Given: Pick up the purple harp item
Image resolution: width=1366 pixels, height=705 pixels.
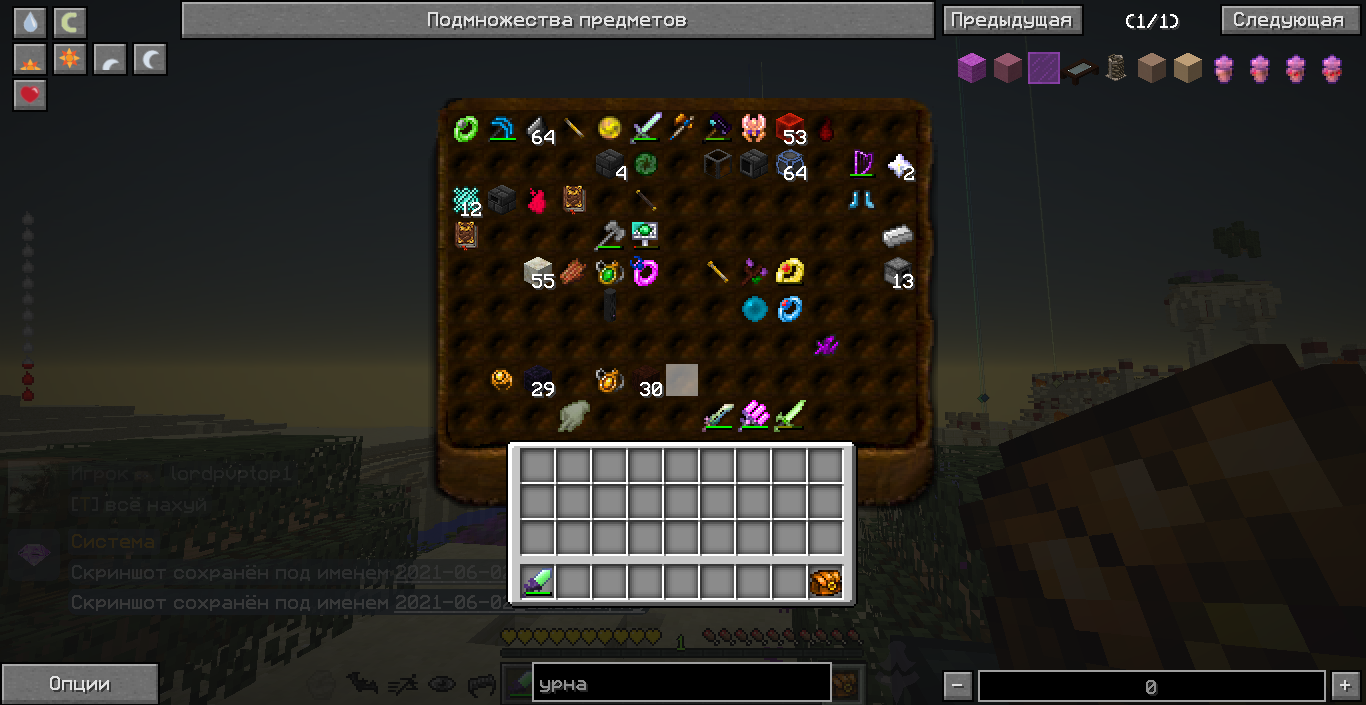Looking at the screenshot, I should point(861,163).
